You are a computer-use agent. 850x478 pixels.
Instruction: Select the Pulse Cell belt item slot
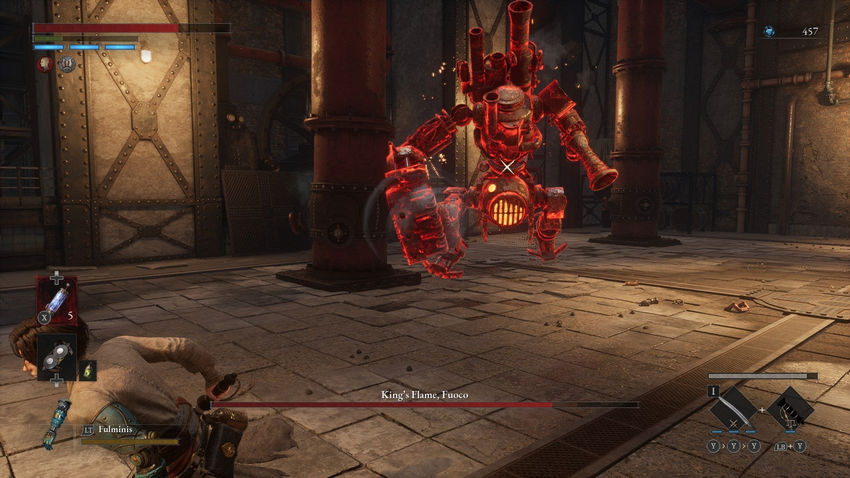point(57,299)
